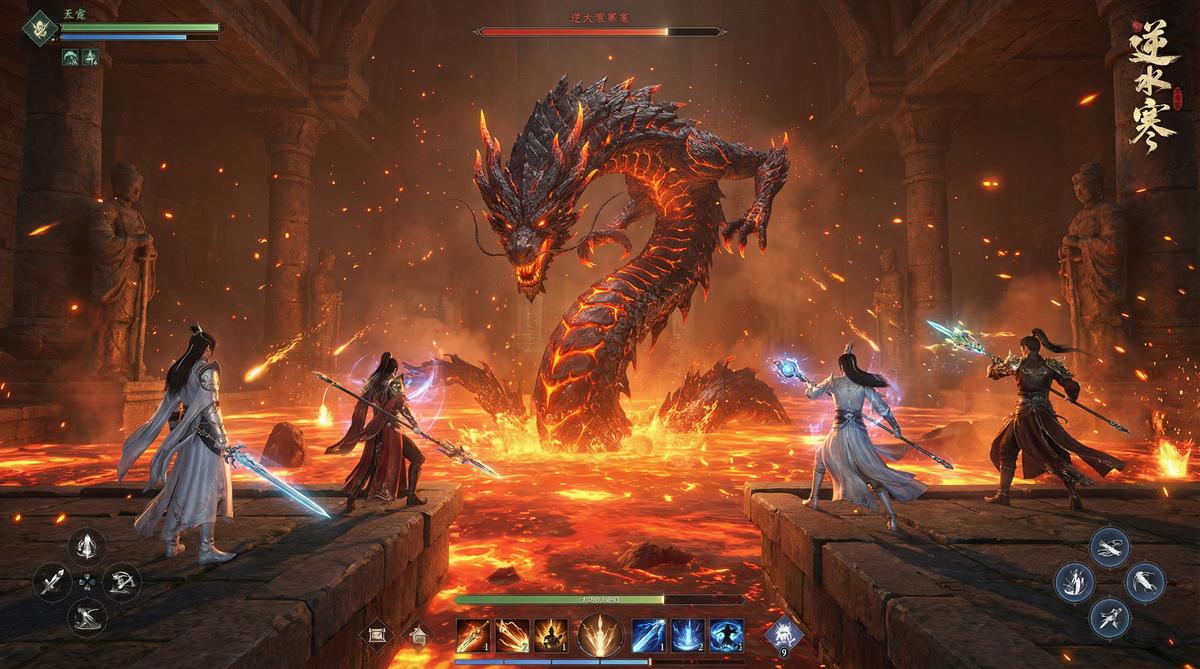This screenshot has width=1200, height=669.
Task: Open the player portrait emblem
Action: coord(41,27)
